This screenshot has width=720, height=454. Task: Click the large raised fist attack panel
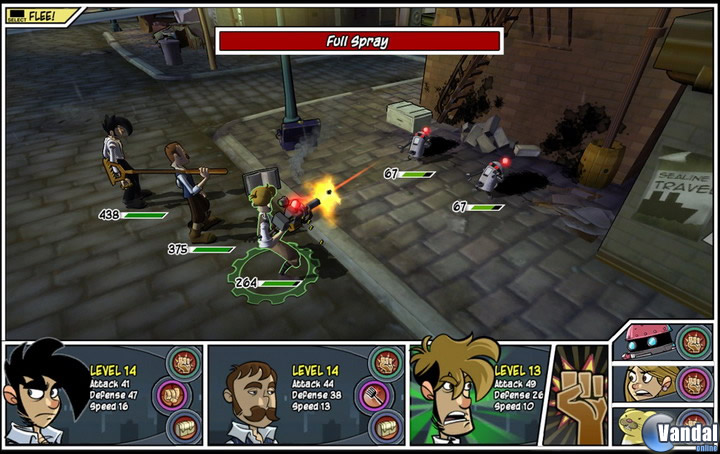click(580, 394)
